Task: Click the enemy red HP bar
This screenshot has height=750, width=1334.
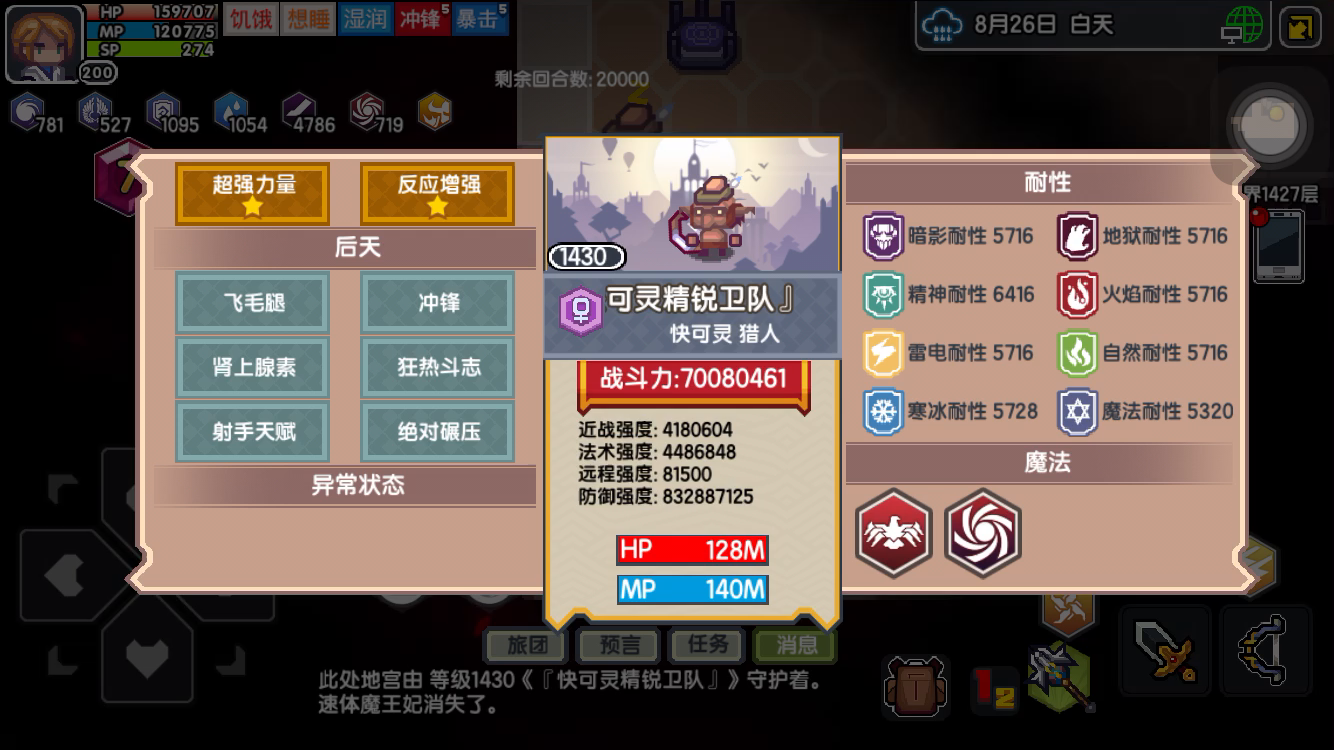Action: pyautogui.click(x=692, y=550)
